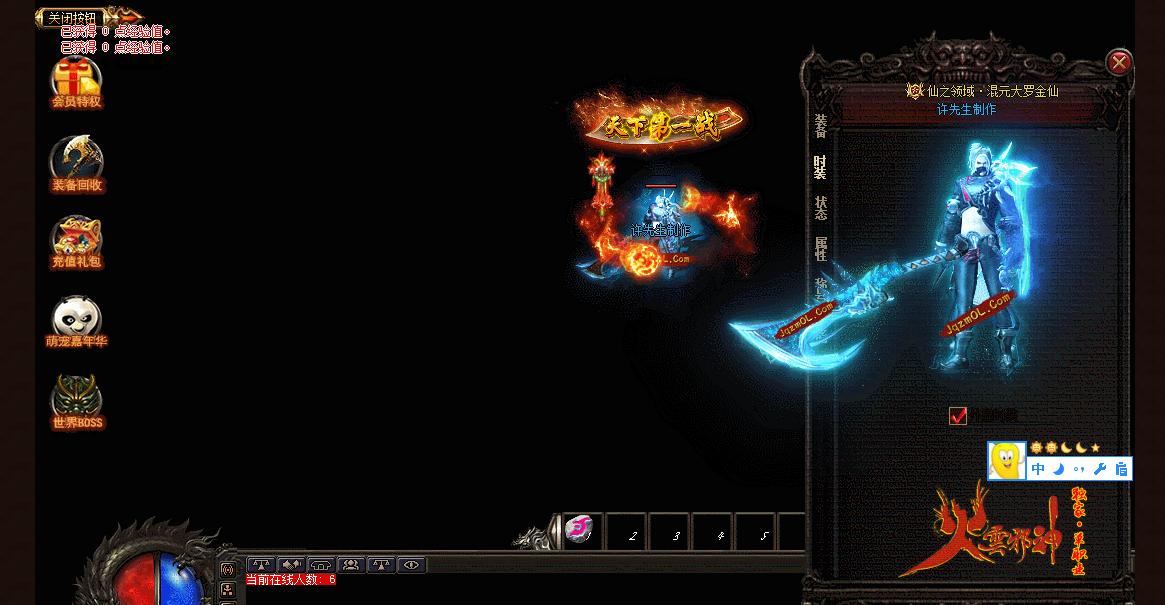Click the handshake icon on the bottom bar
Screen dimensions: 1165x605
[291, 565]
